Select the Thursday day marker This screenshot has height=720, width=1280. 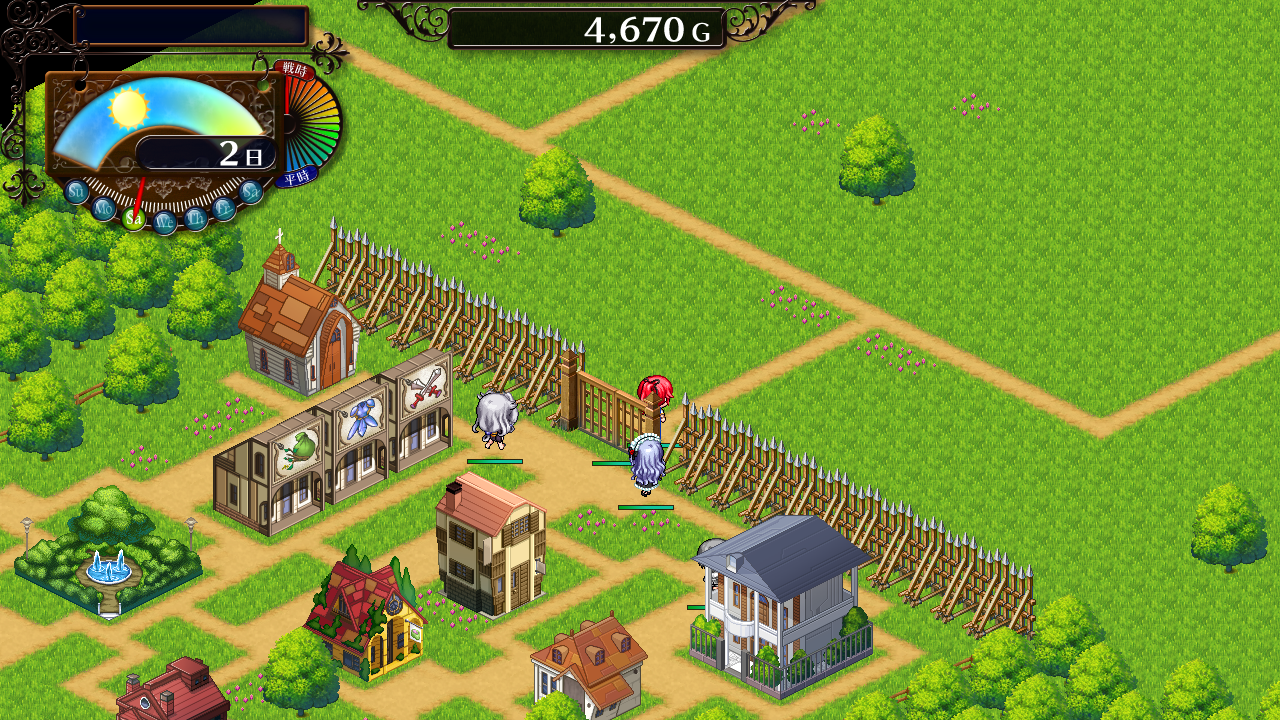pos(196,218)
